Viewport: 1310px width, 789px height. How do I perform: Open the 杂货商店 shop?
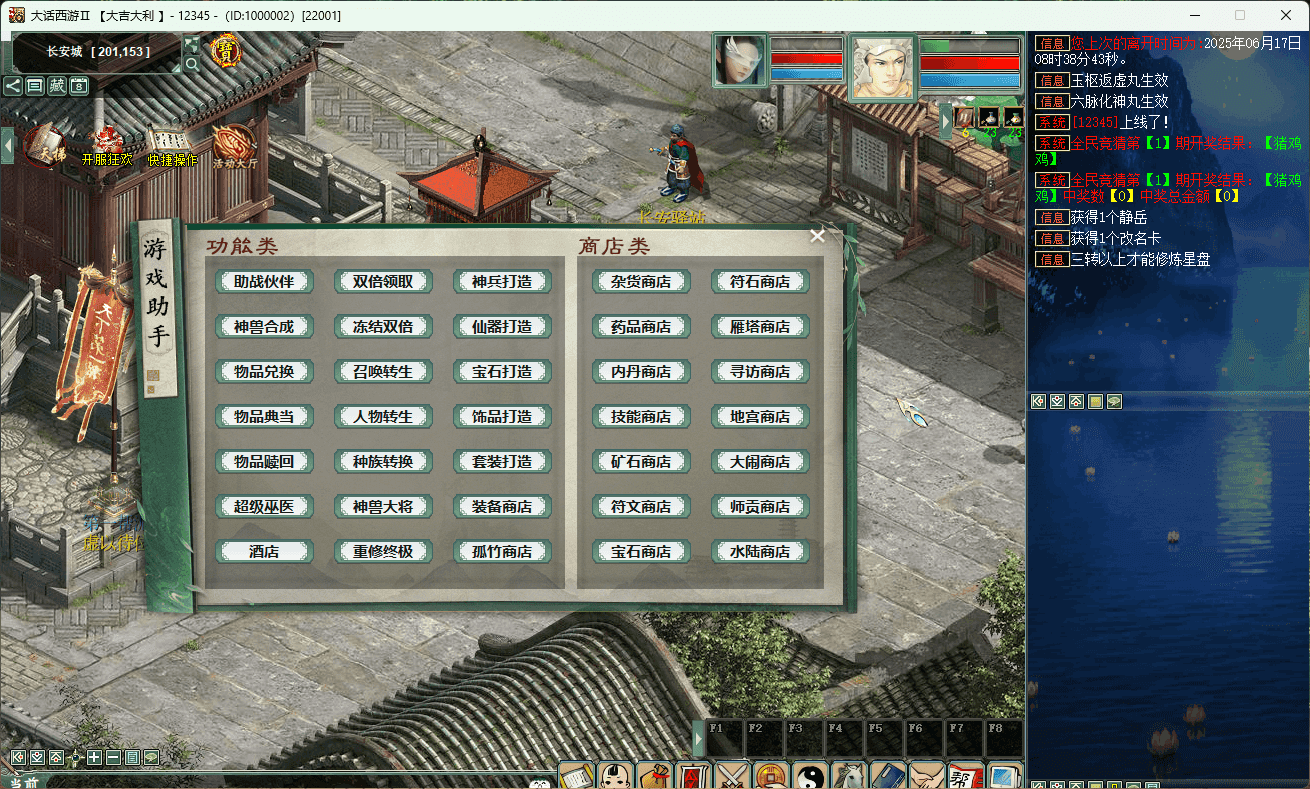[641, 282]
